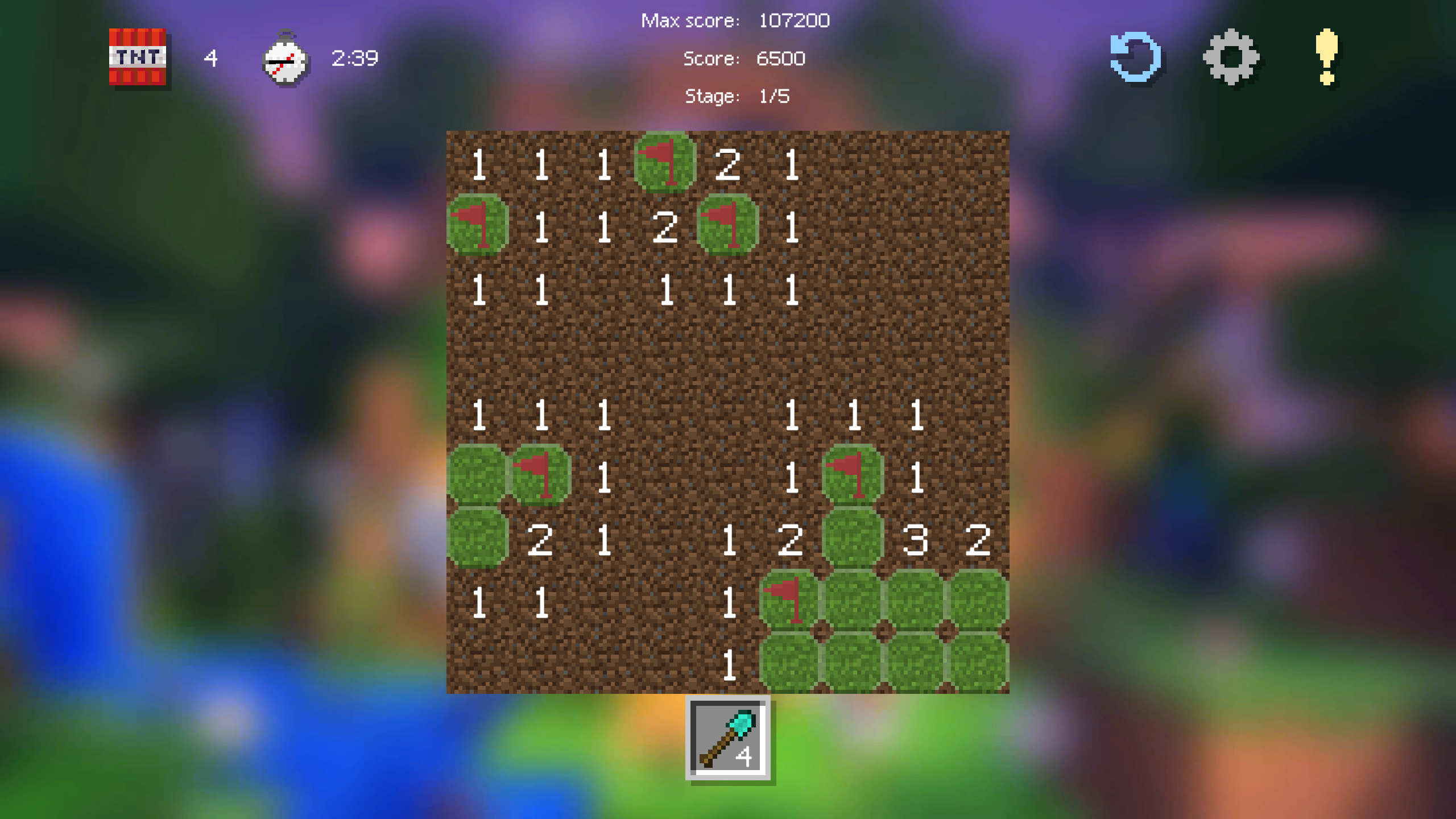
Task: Select the diamond shovel tool
Action: 728,737
